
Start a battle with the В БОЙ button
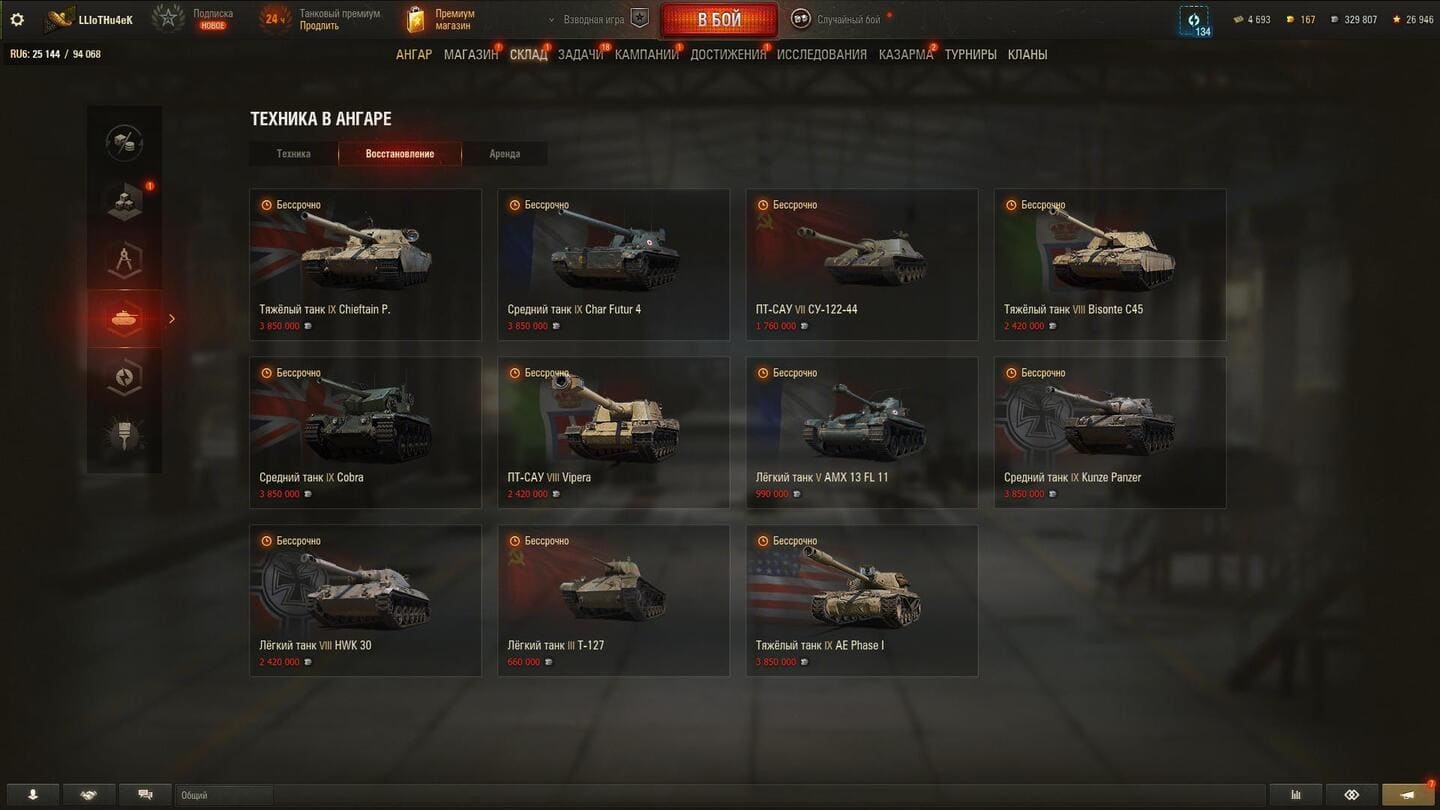(718, 20)
